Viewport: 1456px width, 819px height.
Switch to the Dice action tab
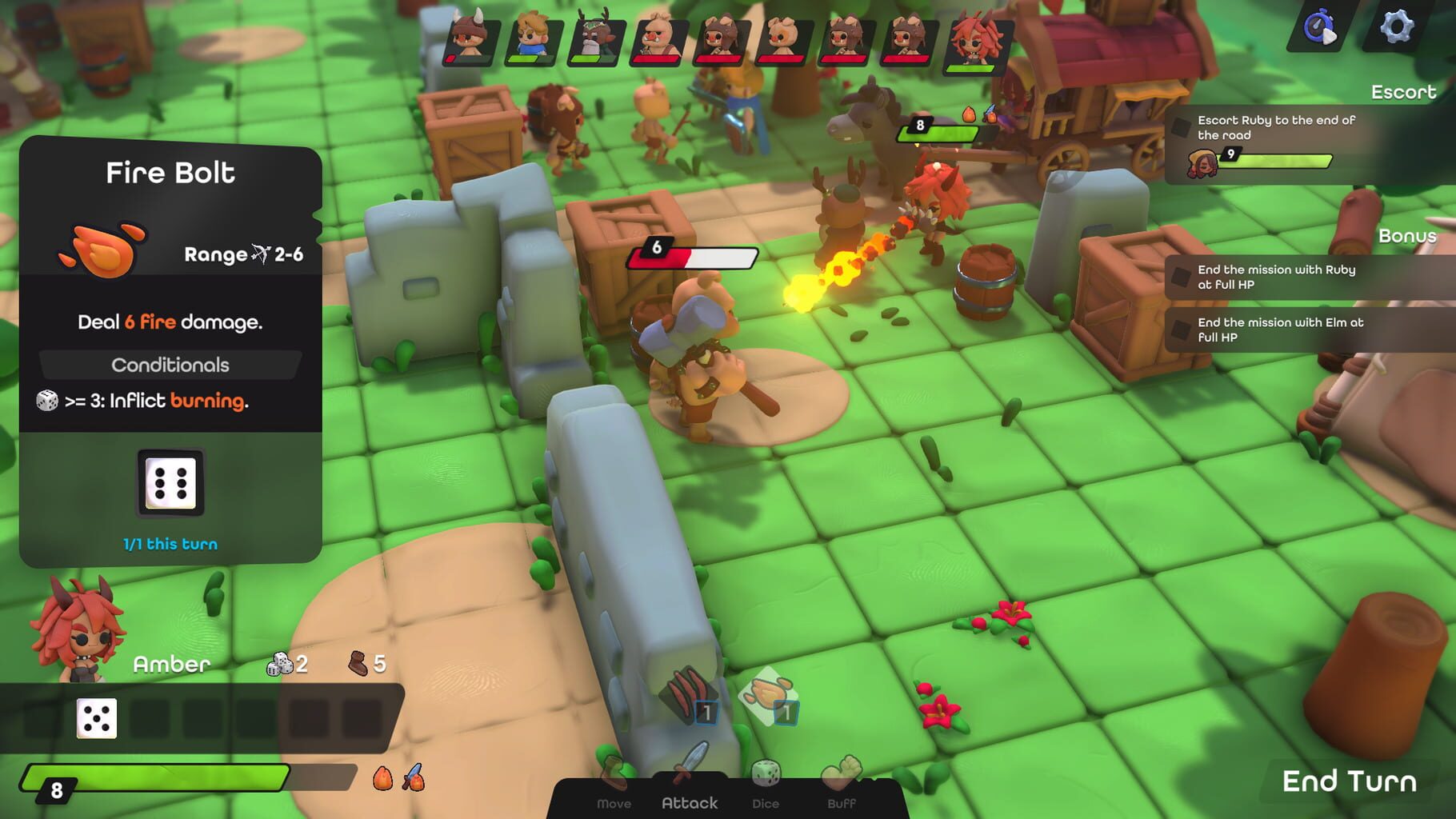coord(767,803)
